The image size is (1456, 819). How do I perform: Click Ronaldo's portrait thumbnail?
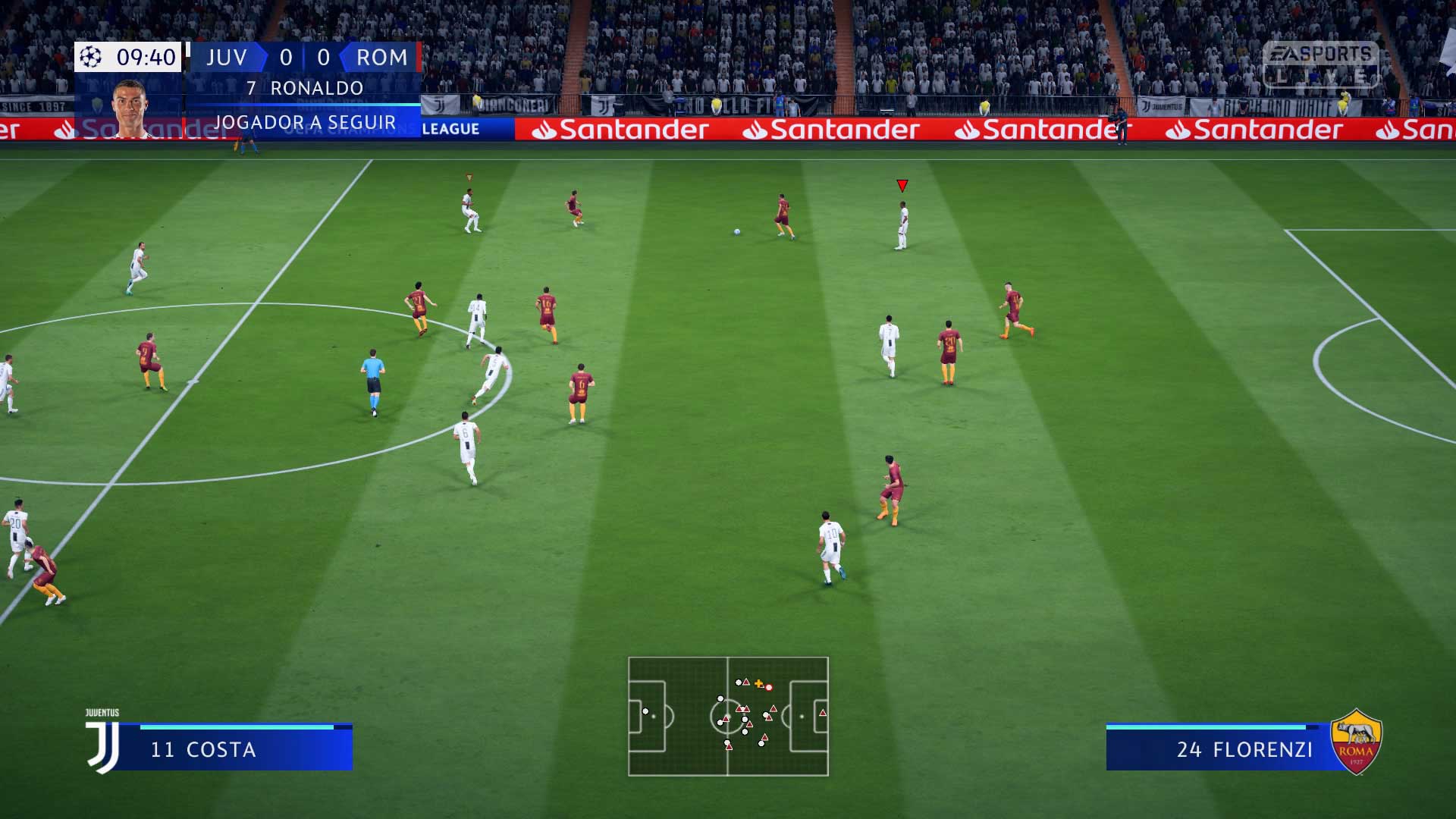click(130, 107)
